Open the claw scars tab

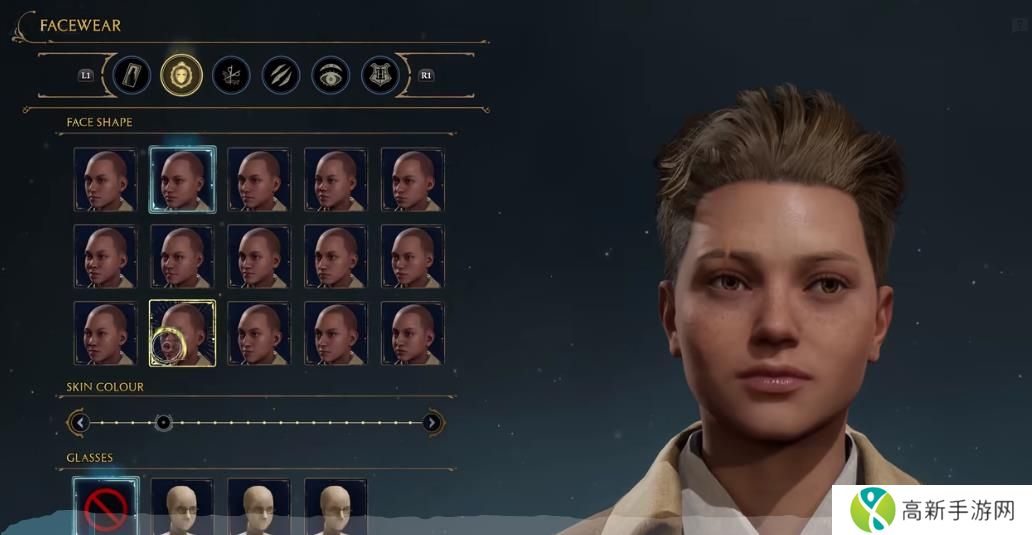coord(281,75)
